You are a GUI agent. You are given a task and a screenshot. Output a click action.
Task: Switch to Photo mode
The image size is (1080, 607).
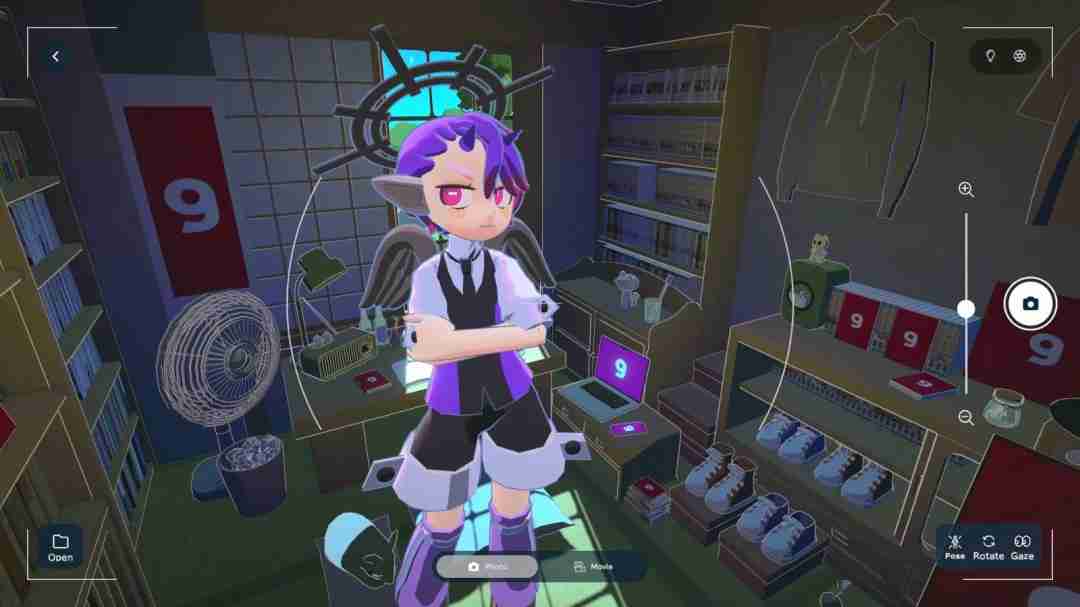coord(487,567)
